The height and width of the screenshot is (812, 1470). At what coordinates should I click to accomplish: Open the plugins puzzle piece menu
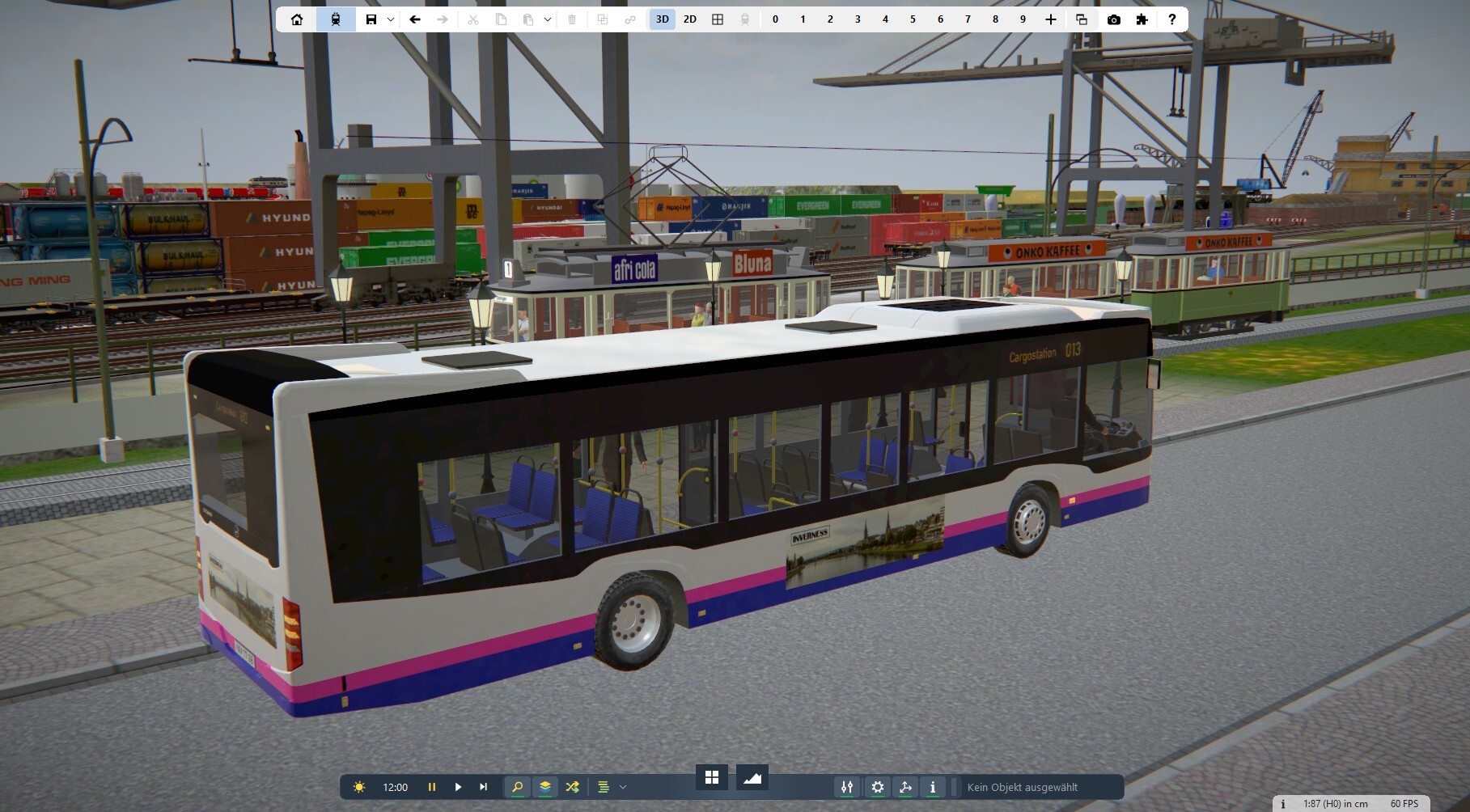coord(1142,19)
